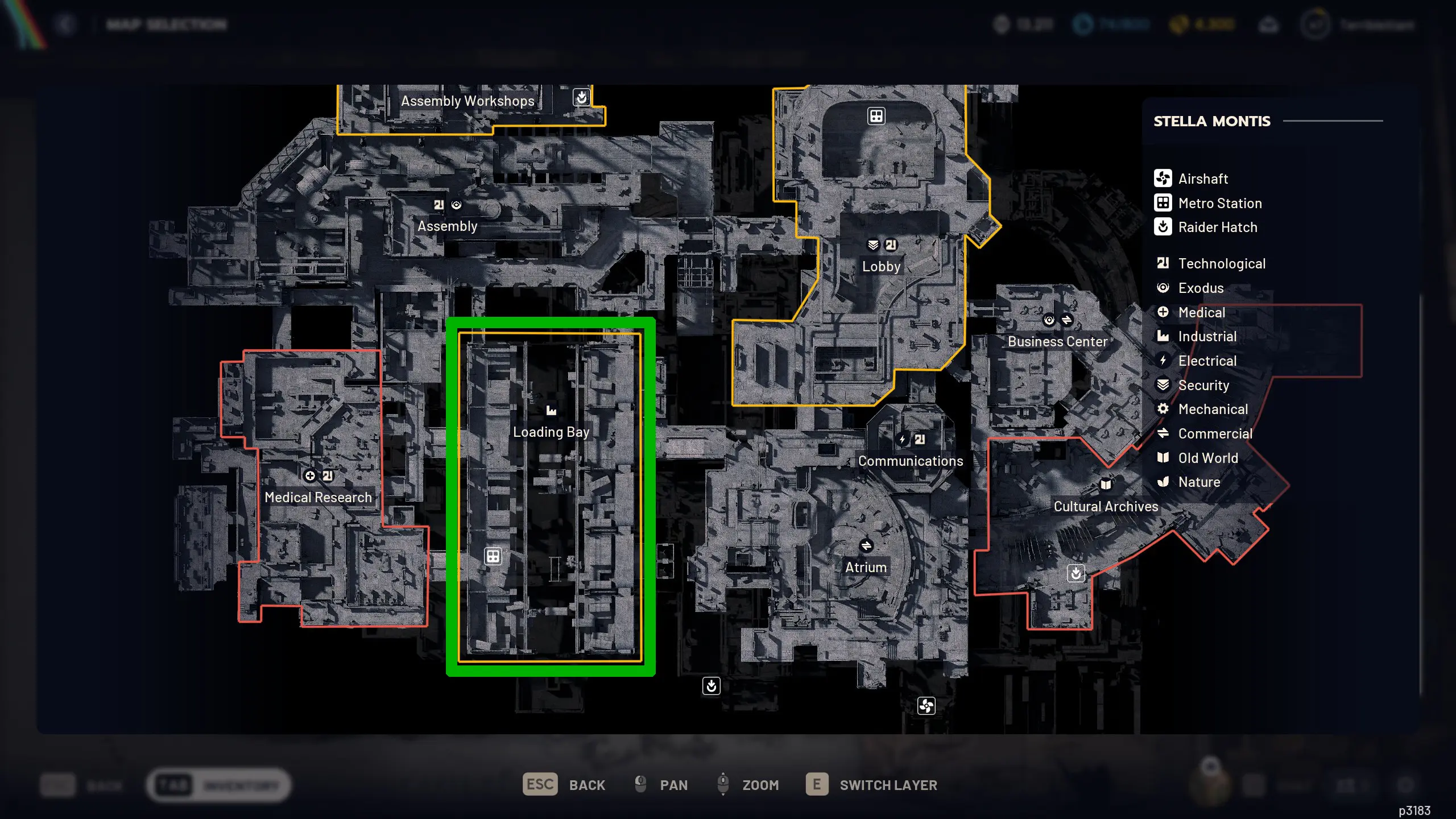Pick Technological in the map legend
This screenshot has width=1456, height=819.
[x=1221, y=264]
